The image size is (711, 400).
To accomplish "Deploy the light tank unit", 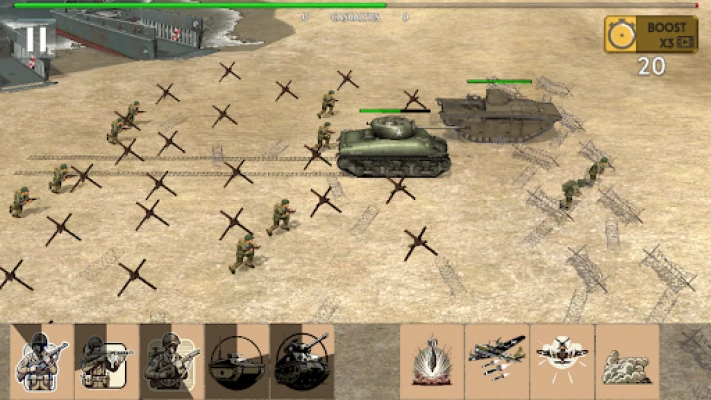I will [x=237, y=359].
